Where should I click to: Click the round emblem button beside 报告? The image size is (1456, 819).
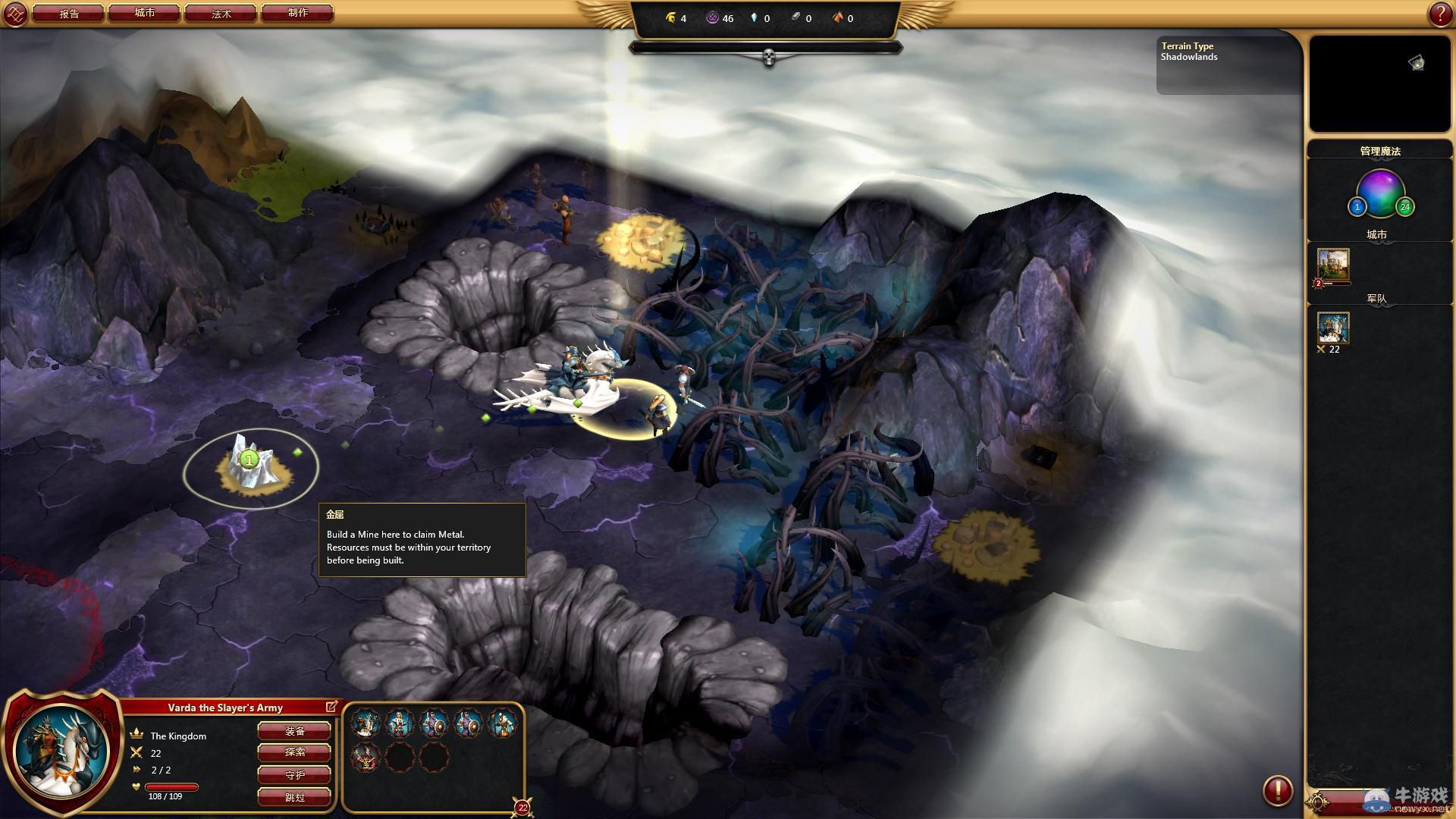click(16, 14)
